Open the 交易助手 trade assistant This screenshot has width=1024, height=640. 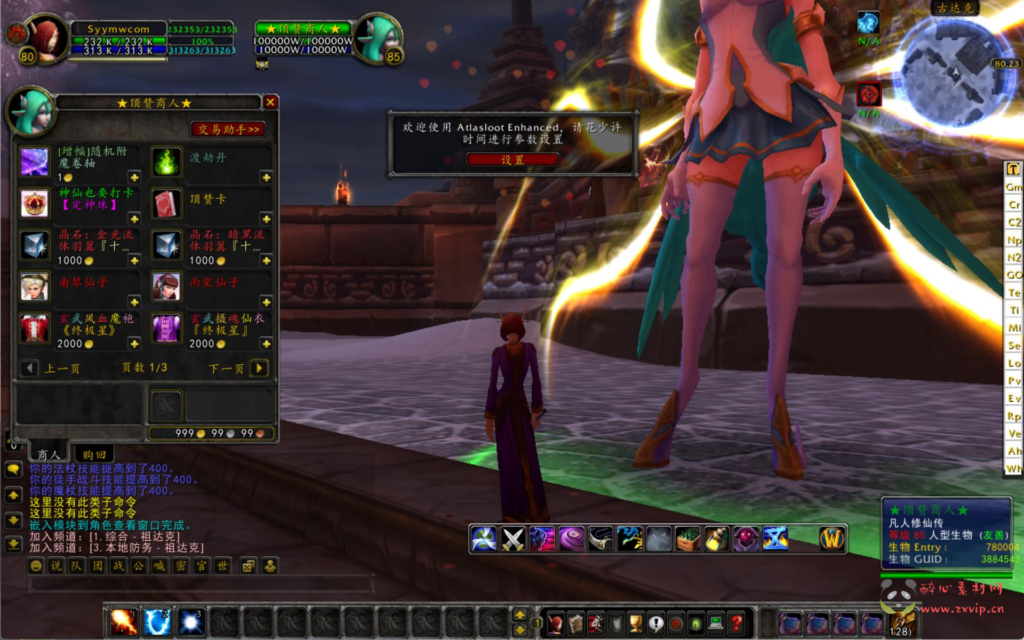click(228, 129)
